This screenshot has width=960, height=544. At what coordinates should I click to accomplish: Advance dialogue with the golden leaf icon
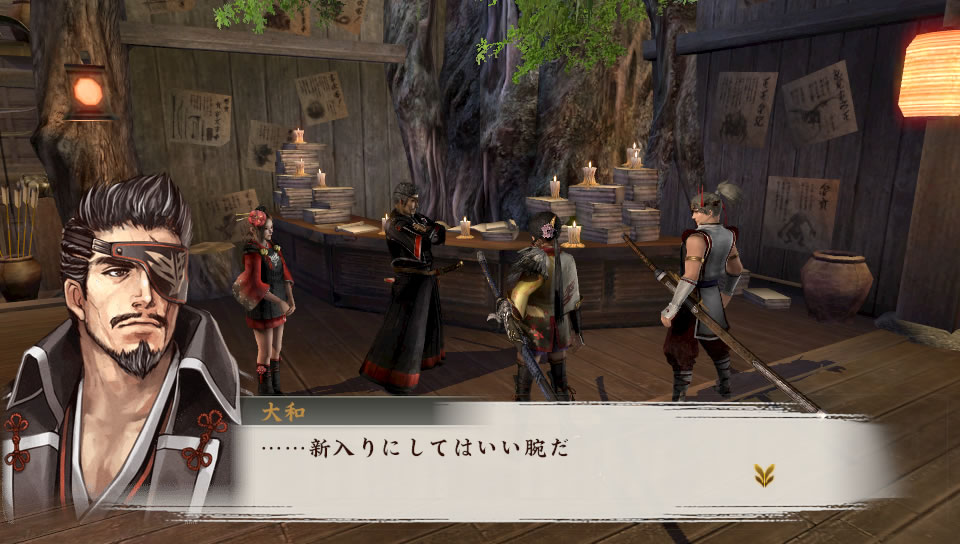(764, 475)
